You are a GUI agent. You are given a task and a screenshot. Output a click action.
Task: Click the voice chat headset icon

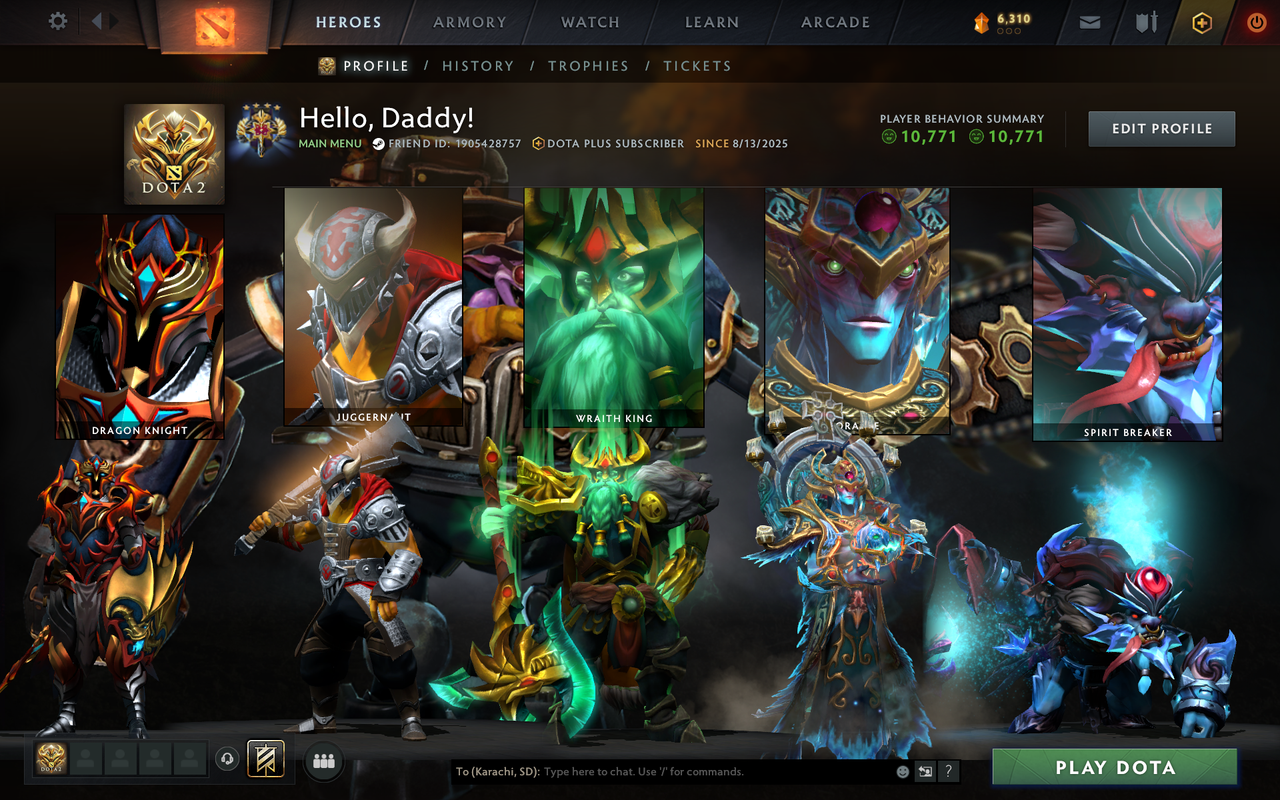(225, 760)
